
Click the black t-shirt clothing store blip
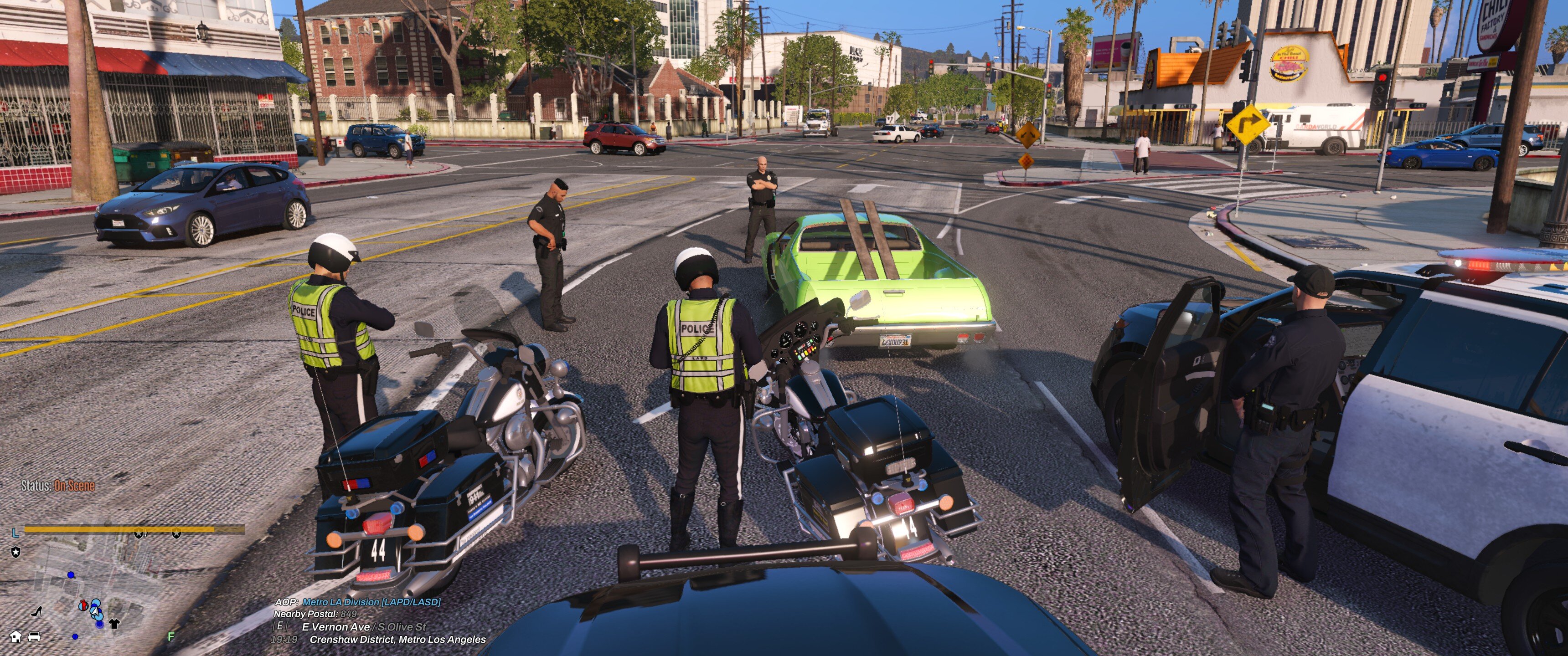pyautogui.click(x=114, y=623)
